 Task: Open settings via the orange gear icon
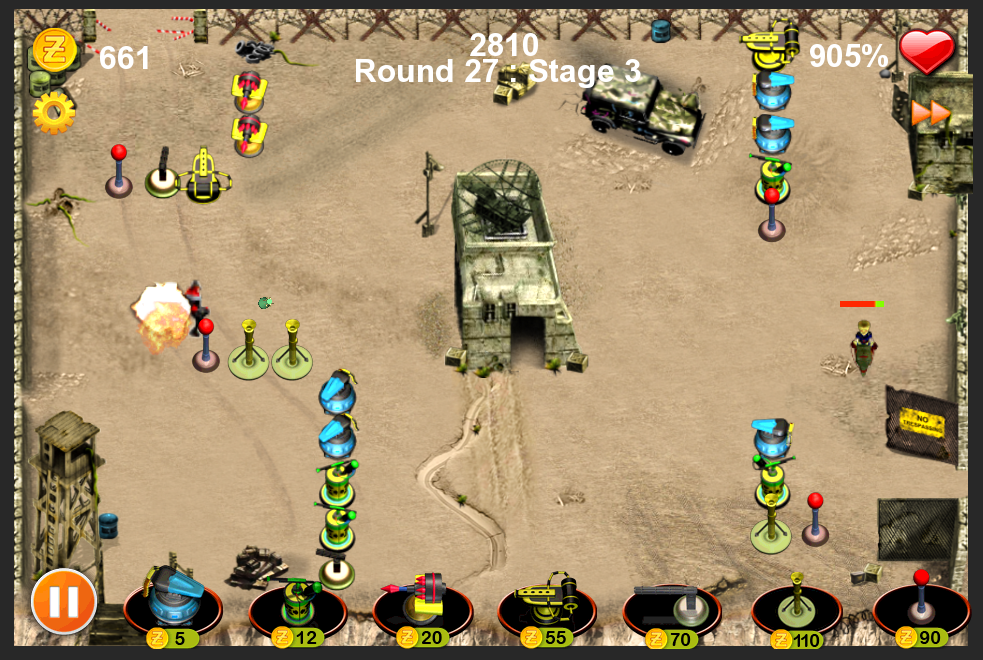53,113
